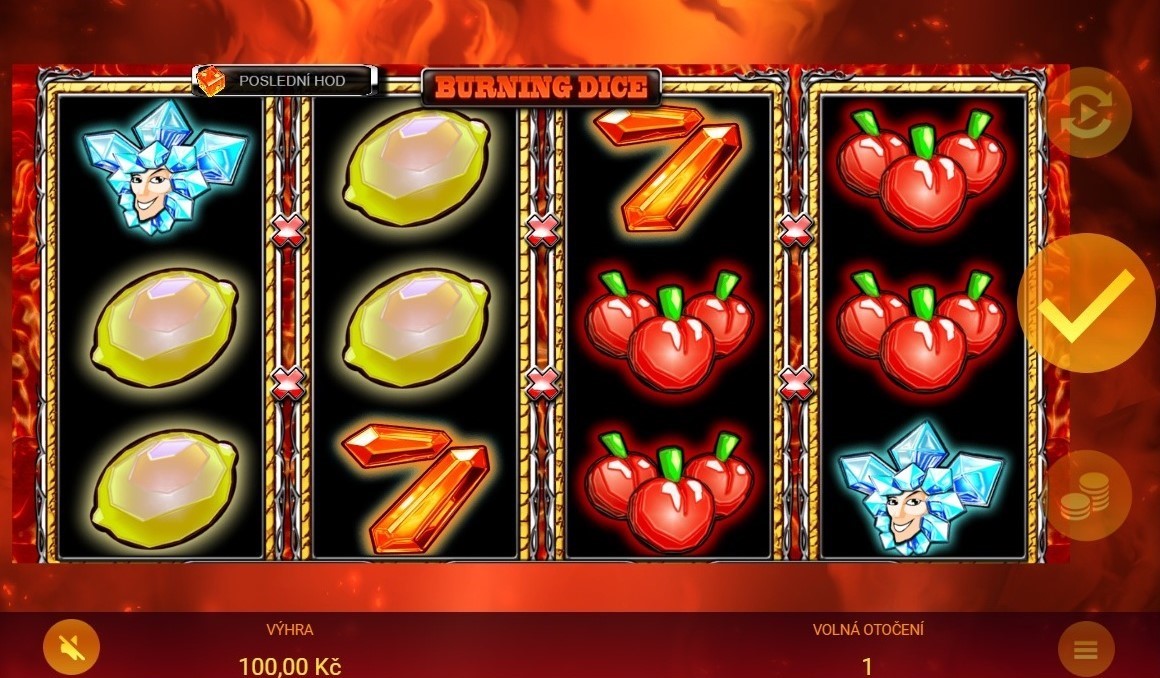The height and width of the screenshot is (678, 1160).
Task: Show the Poslední hod last roll panel
Action: tap(284, 81)
